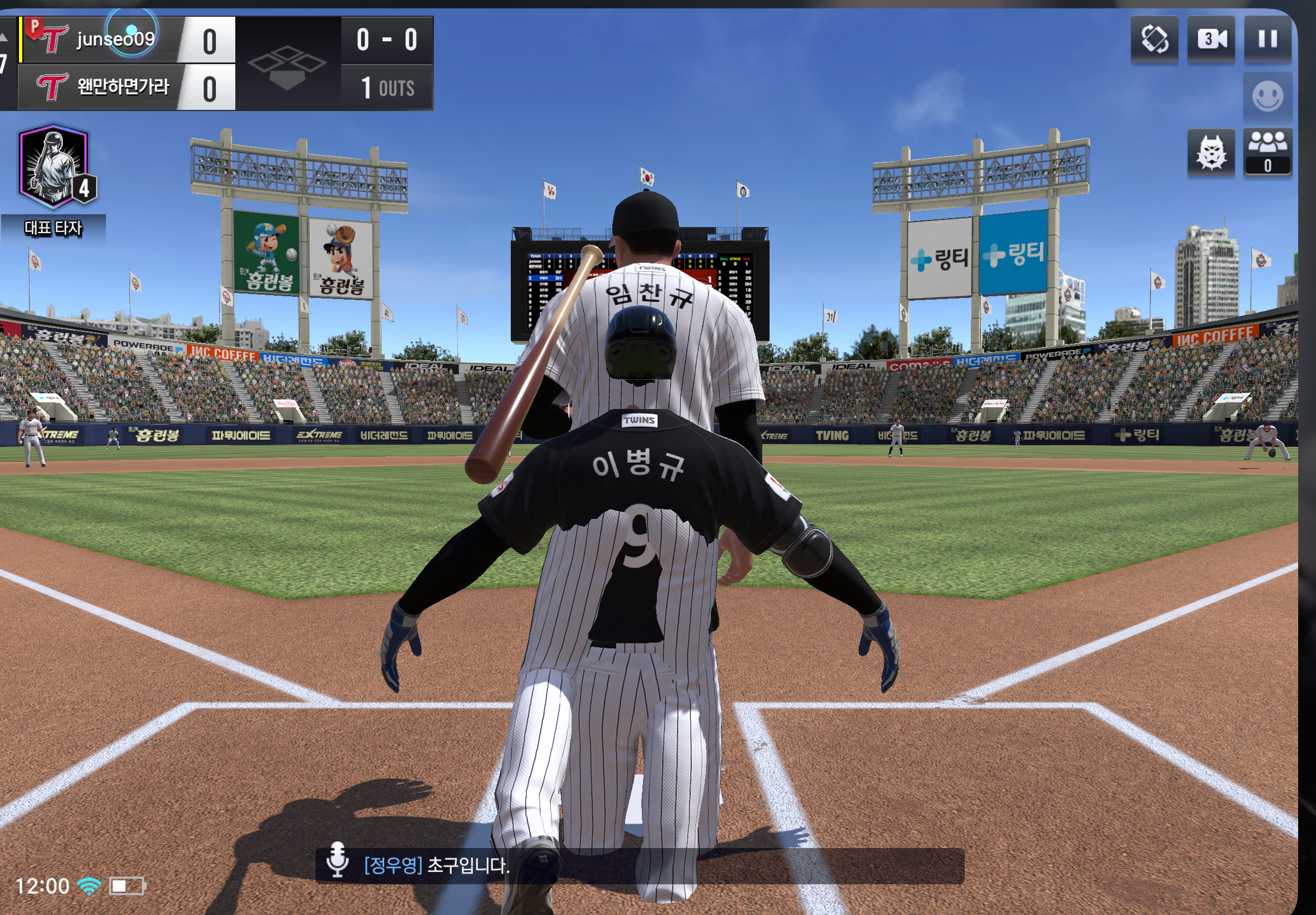Open the smiley emoticon menu
The image size is (1316, 915).
pyautogui.click(x=1267, y=96)
